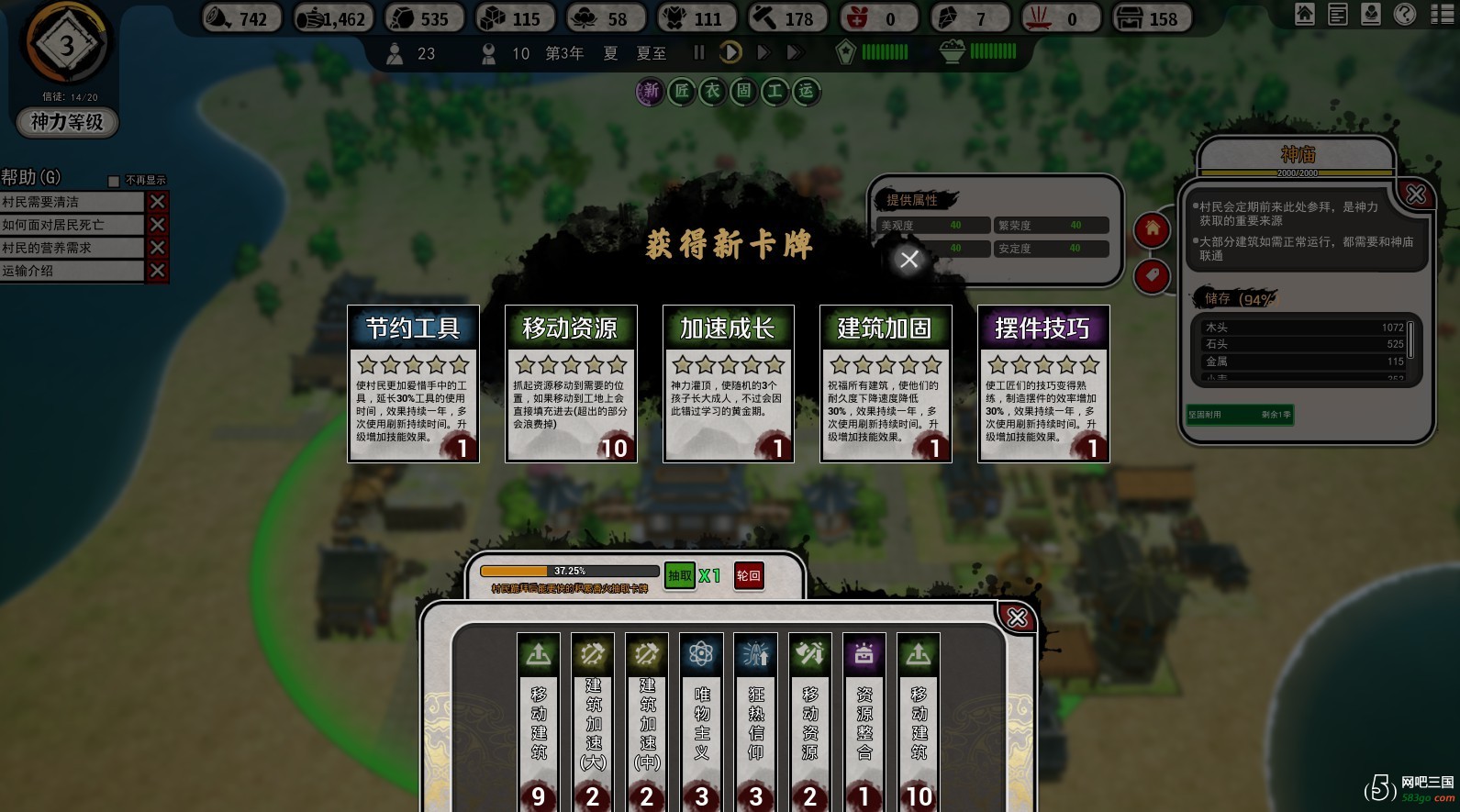Dismiss the 村民需要清洁 help entry
The height and width of the screenshot is (812, 1460).
158,202
